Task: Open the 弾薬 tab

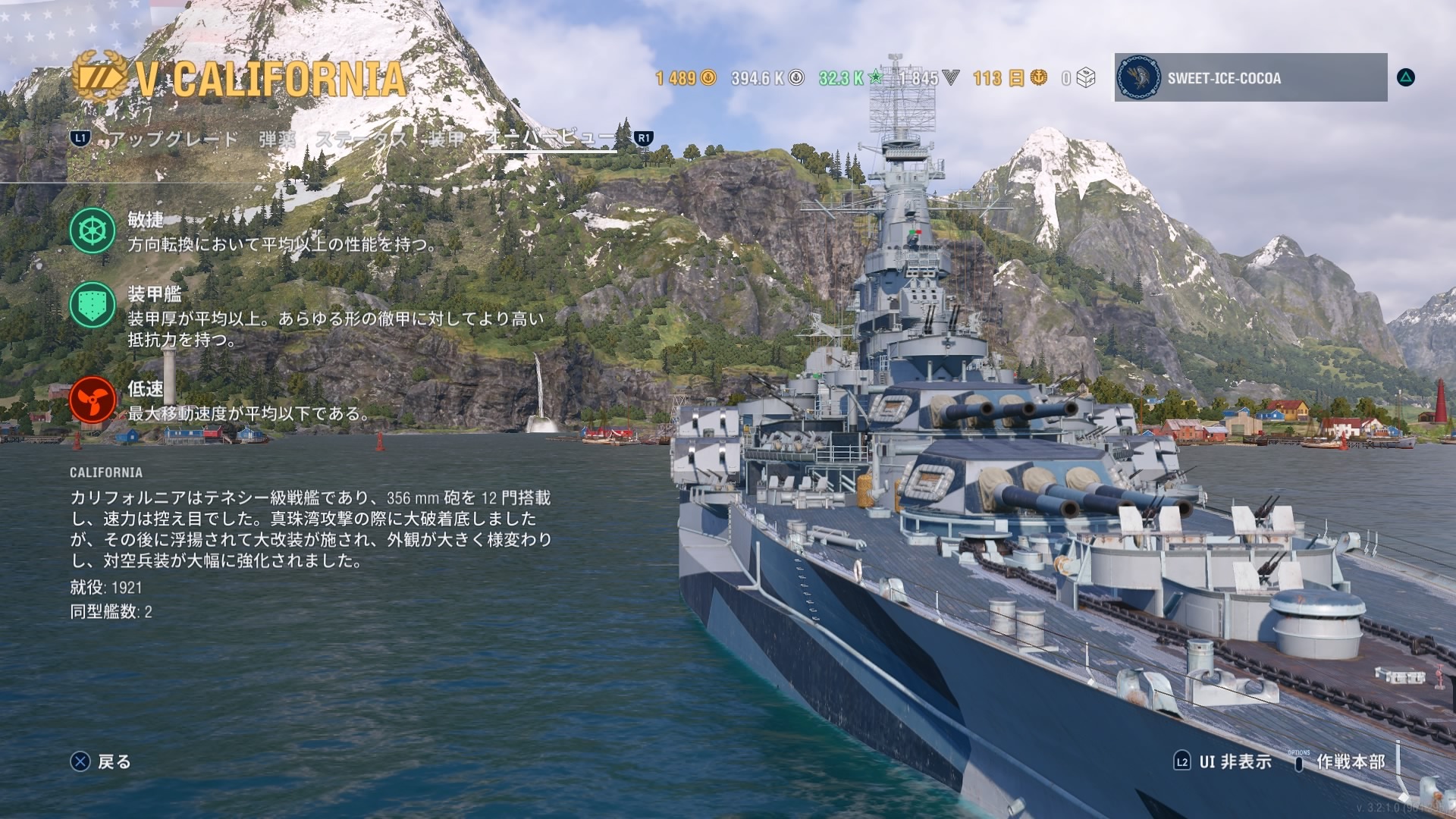Action: click(277, 140)
